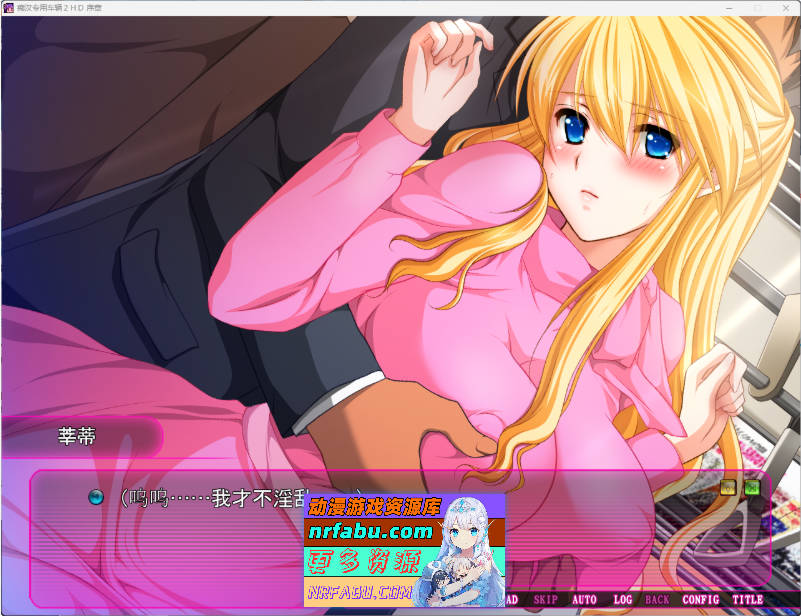Image resolution: width=801 pixels, height=616 pixels.
Task: Minimize the game window
Action: [728, 8]
